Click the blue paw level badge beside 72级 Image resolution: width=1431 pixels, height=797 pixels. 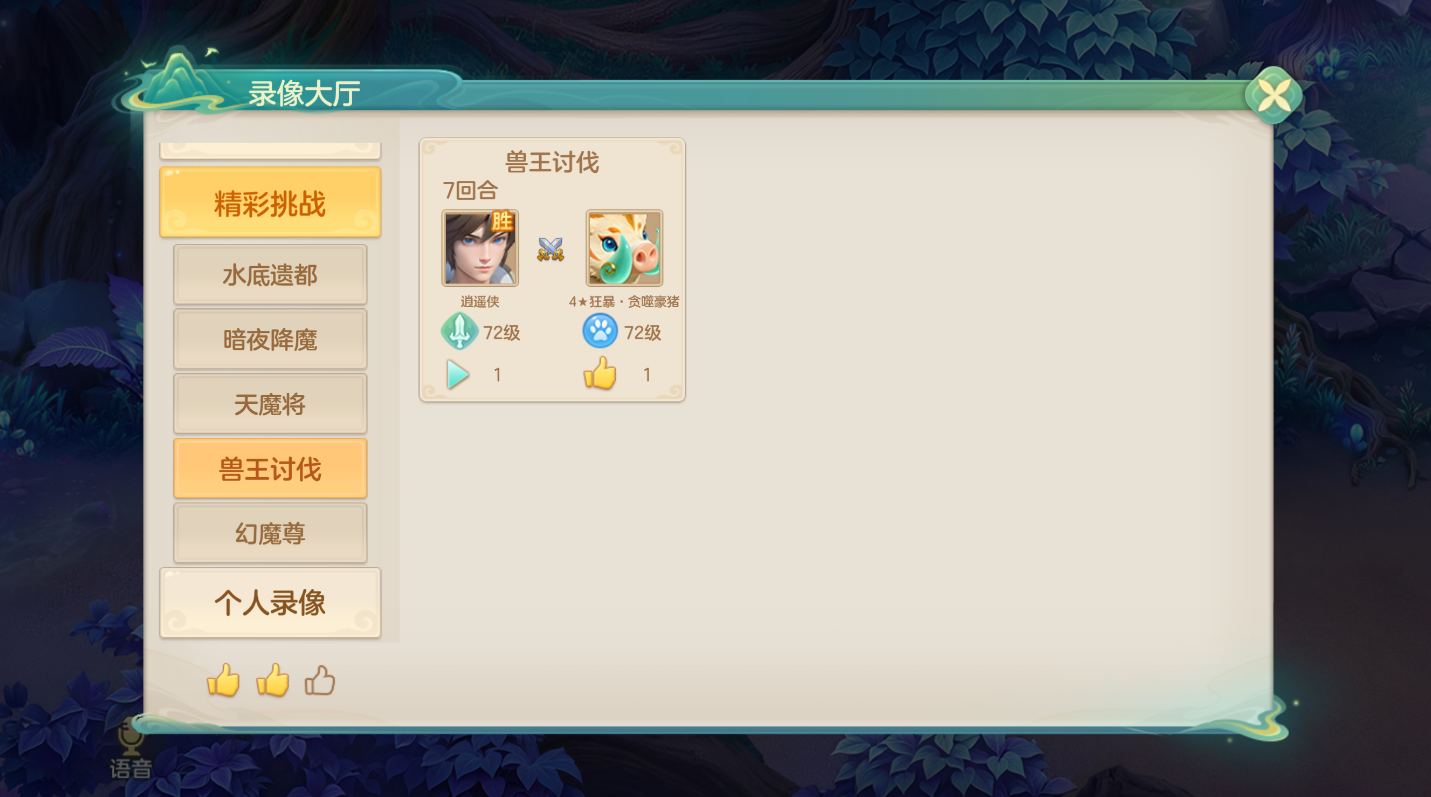coord(599,330)
